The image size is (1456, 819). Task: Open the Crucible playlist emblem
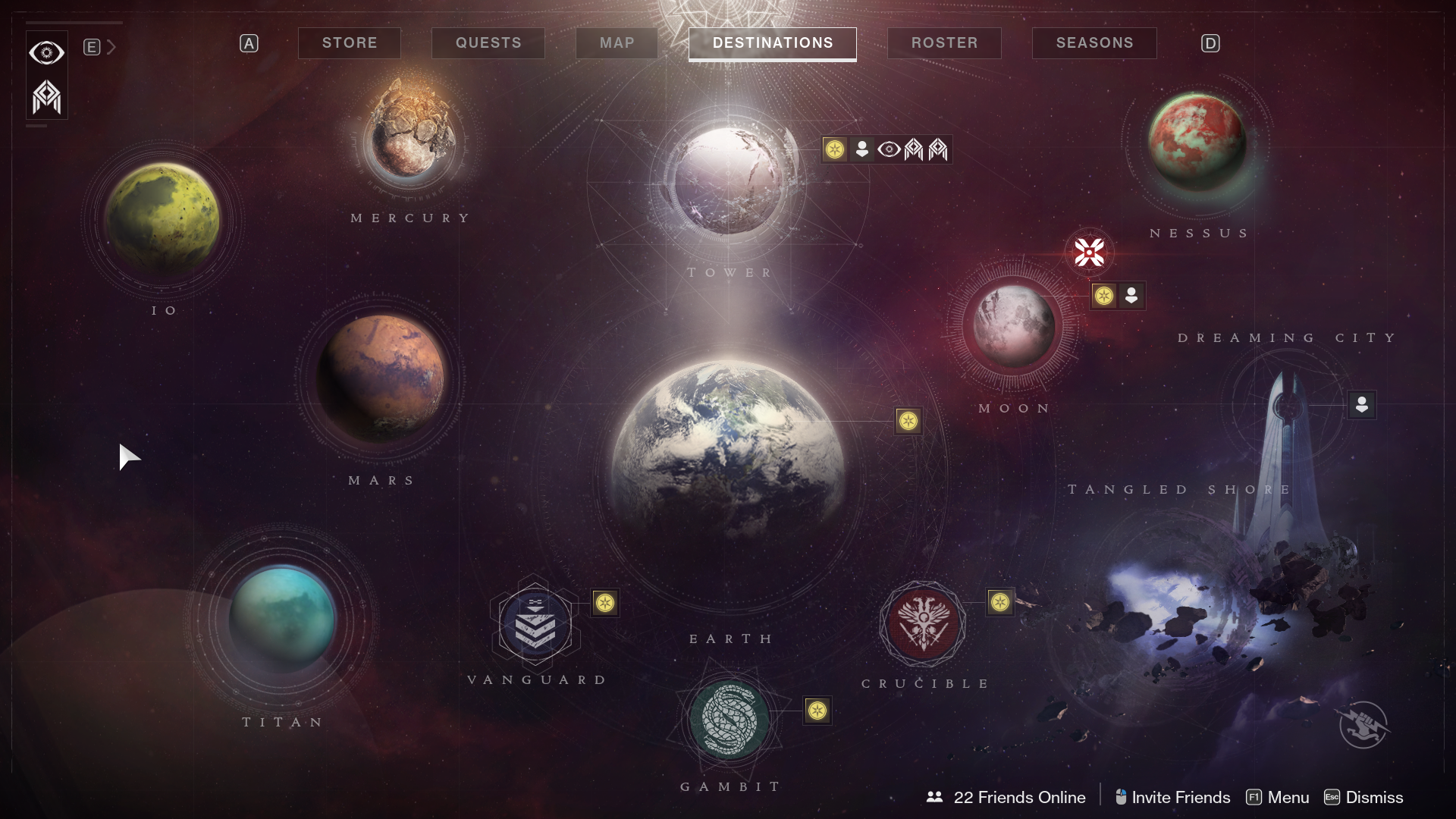coord(923,623)
